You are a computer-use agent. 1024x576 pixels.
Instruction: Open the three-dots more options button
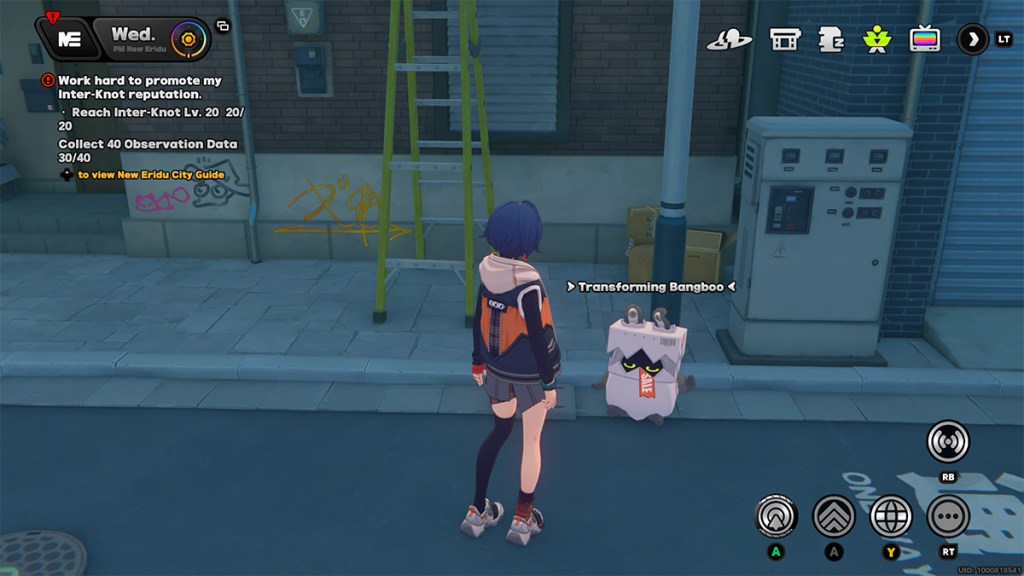coord(947,516)
